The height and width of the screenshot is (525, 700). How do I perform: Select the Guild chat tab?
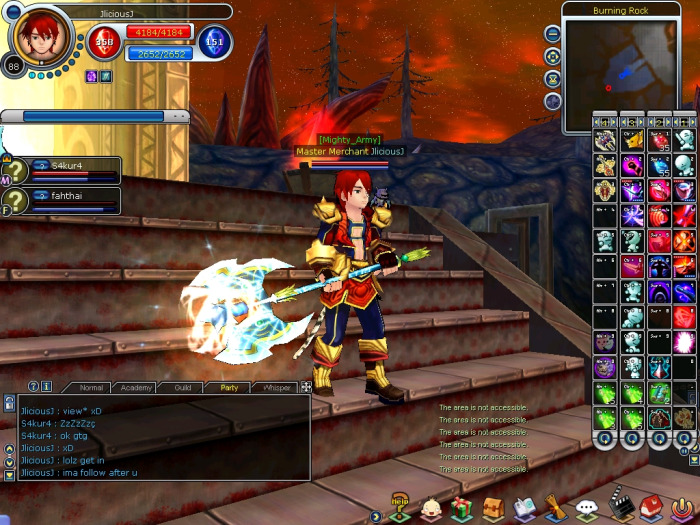(x=182, y=387)
